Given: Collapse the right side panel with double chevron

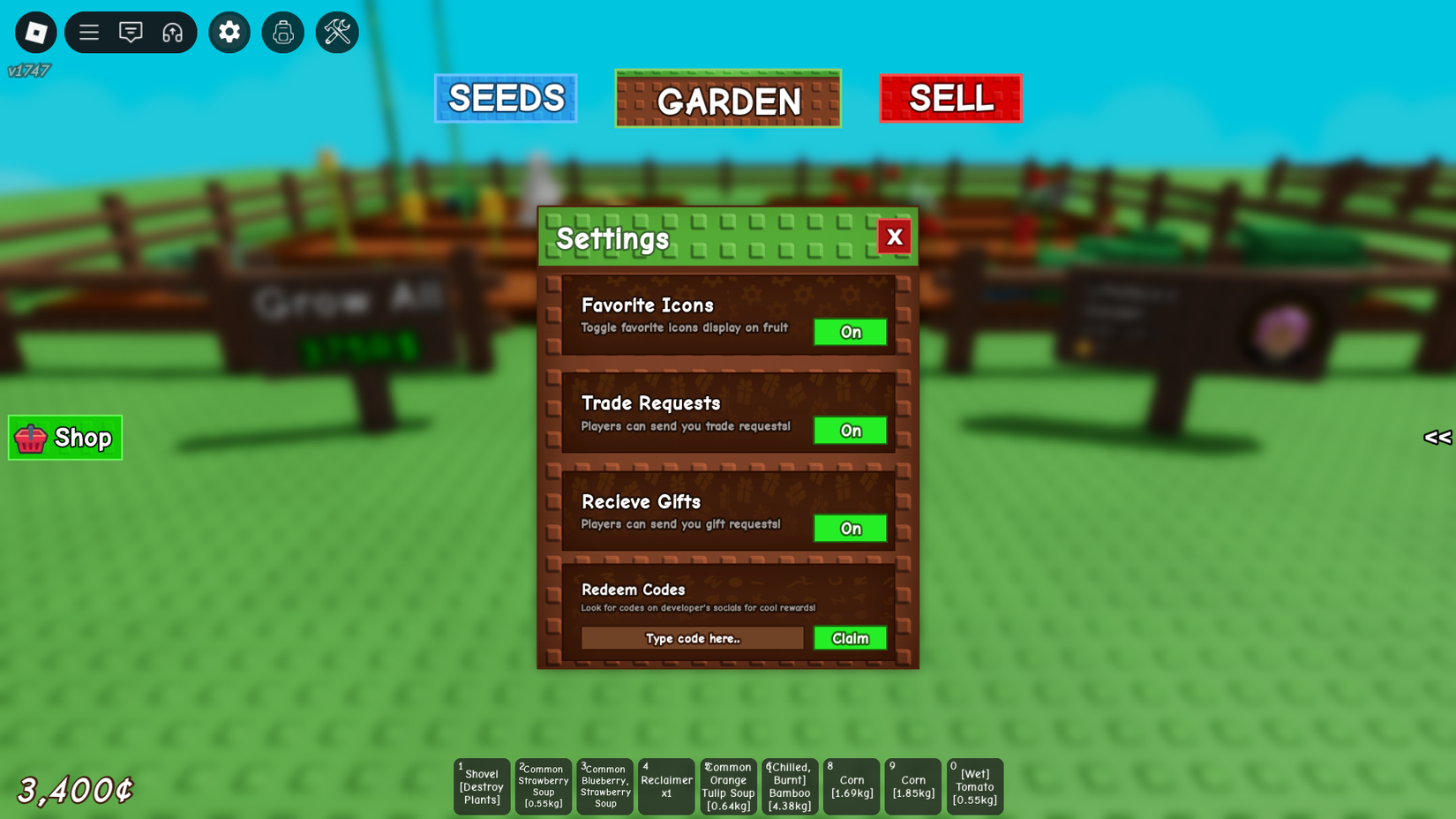Looking at the screenshot, I should (x=1437, y=437).
